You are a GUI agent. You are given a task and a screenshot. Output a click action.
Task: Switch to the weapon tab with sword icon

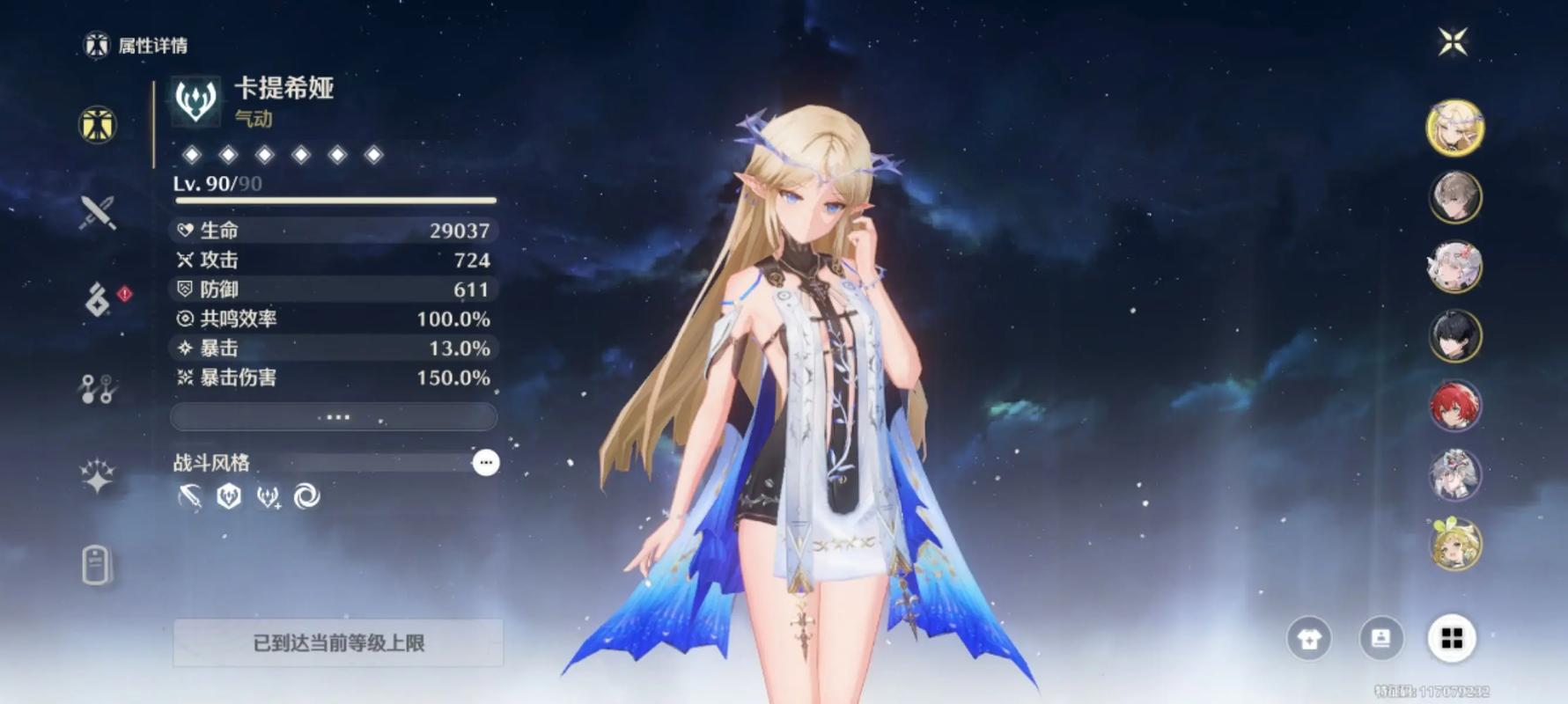coord(98,212)
